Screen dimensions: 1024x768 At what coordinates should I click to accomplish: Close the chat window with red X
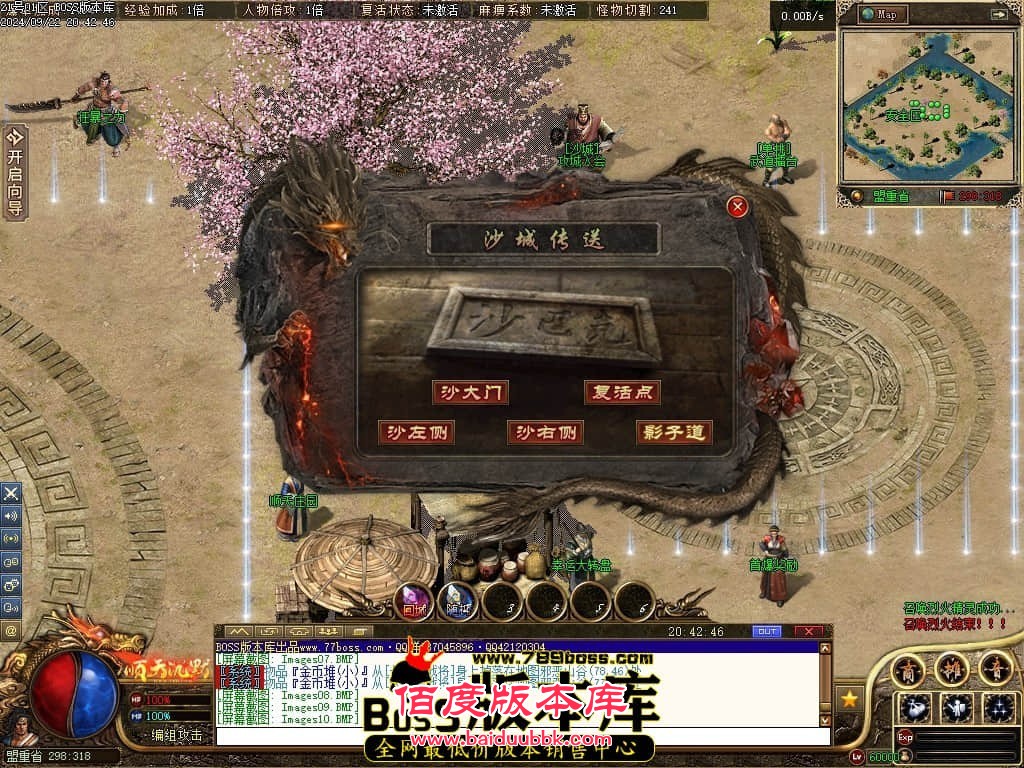[x=808, y=632]
